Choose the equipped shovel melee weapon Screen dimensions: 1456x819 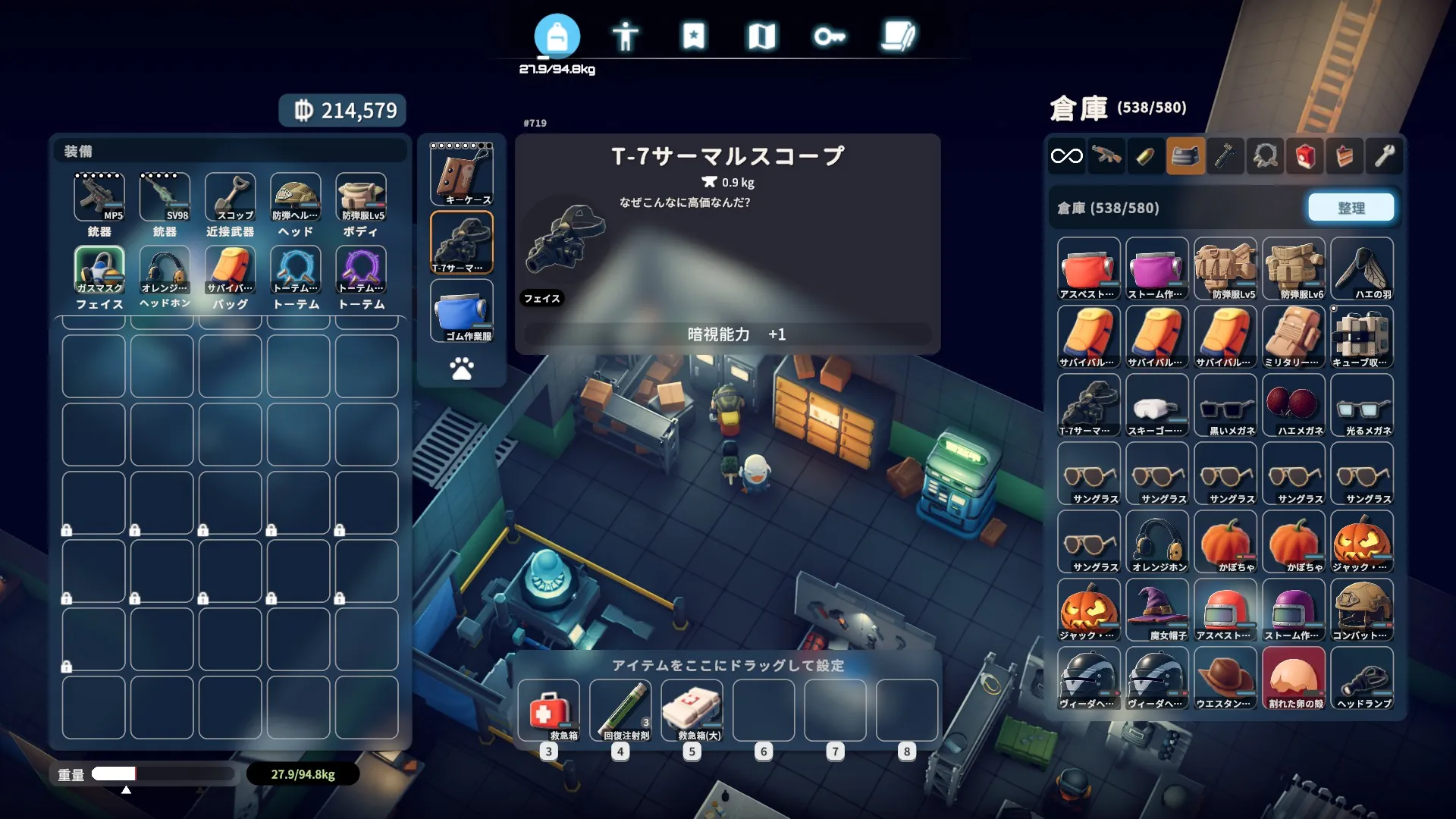(x=230, y=196)
